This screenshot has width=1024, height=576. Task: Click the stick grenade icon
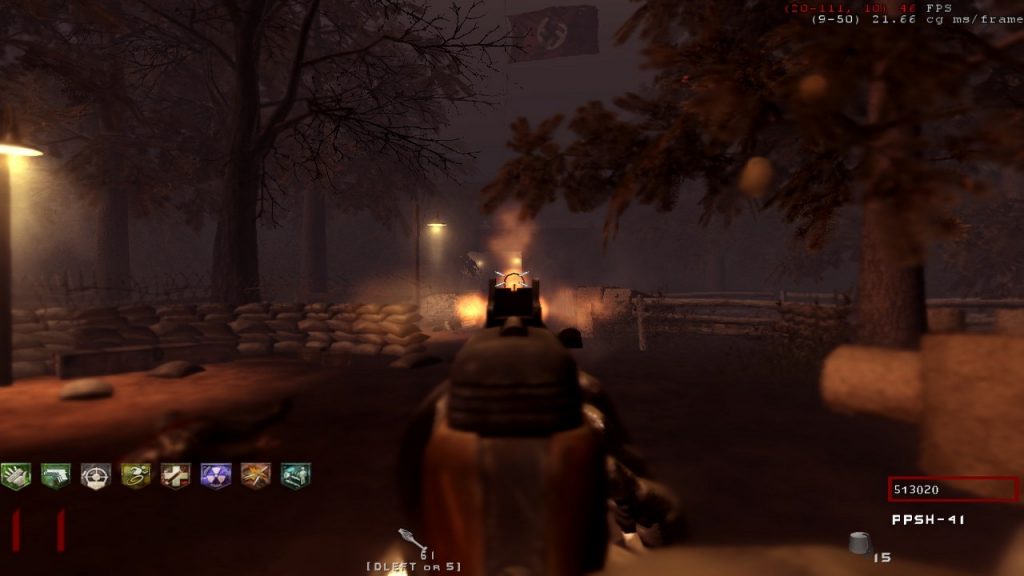pos(412,540)
